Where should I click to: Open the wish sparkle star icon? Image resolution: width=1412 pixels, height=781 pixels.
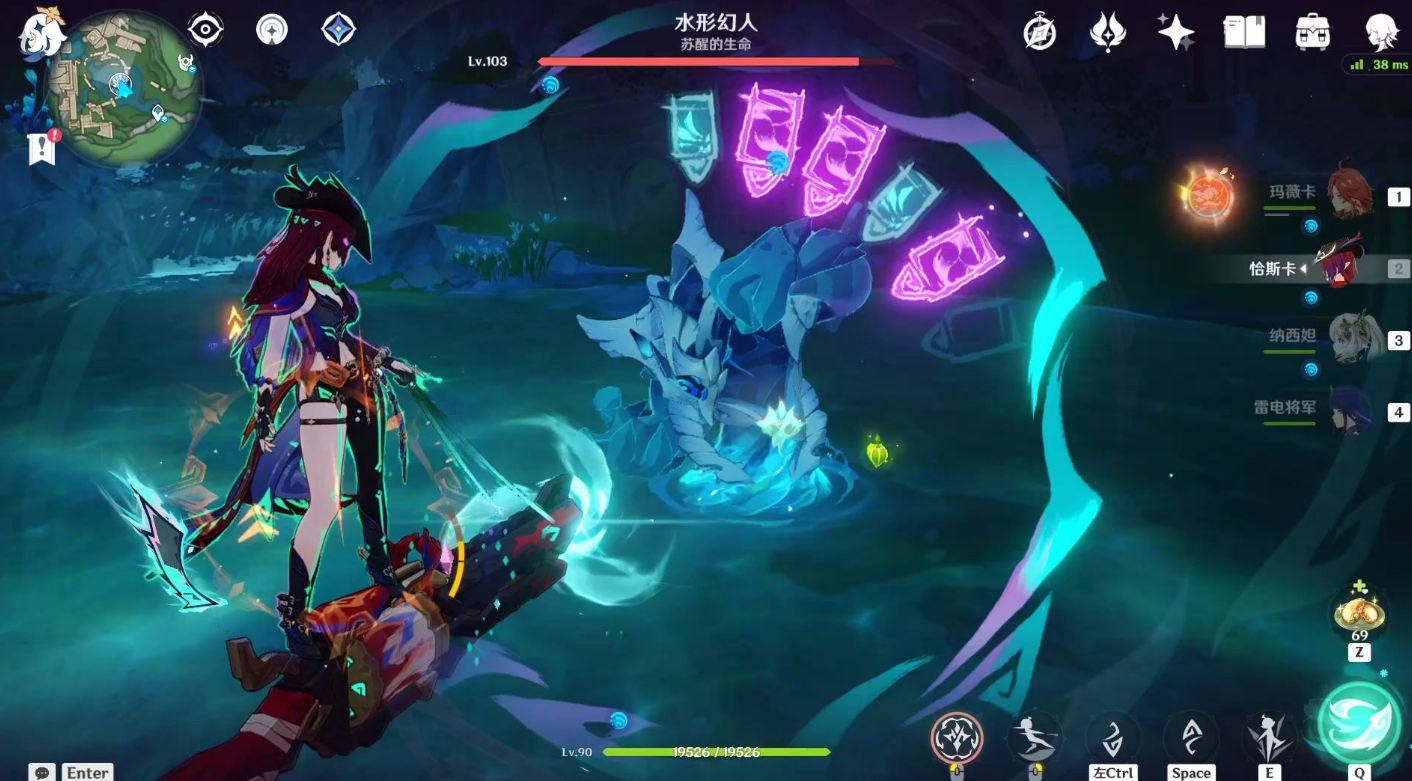click(x=1176, y=32)
